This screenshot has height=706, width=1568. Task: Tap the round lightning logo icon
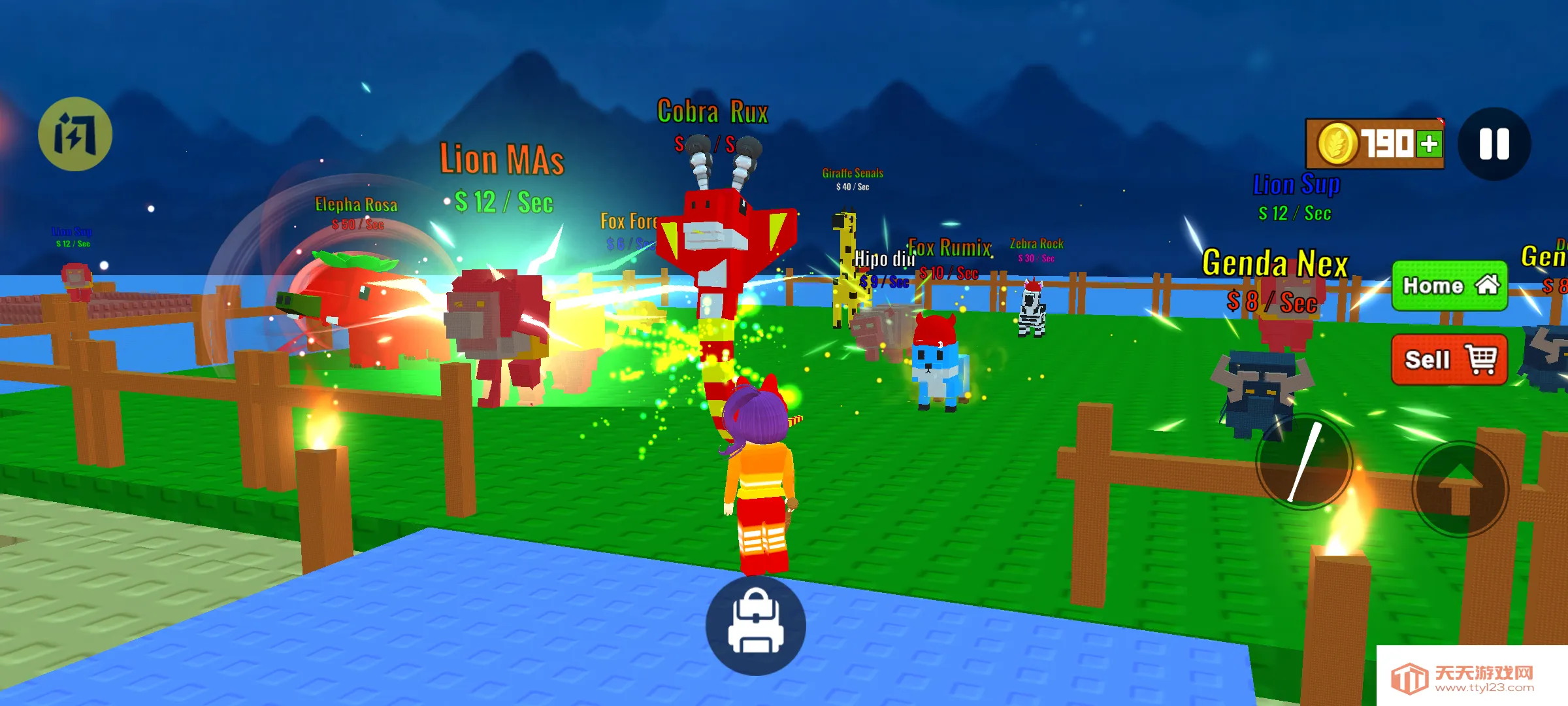tap(75, 134)
